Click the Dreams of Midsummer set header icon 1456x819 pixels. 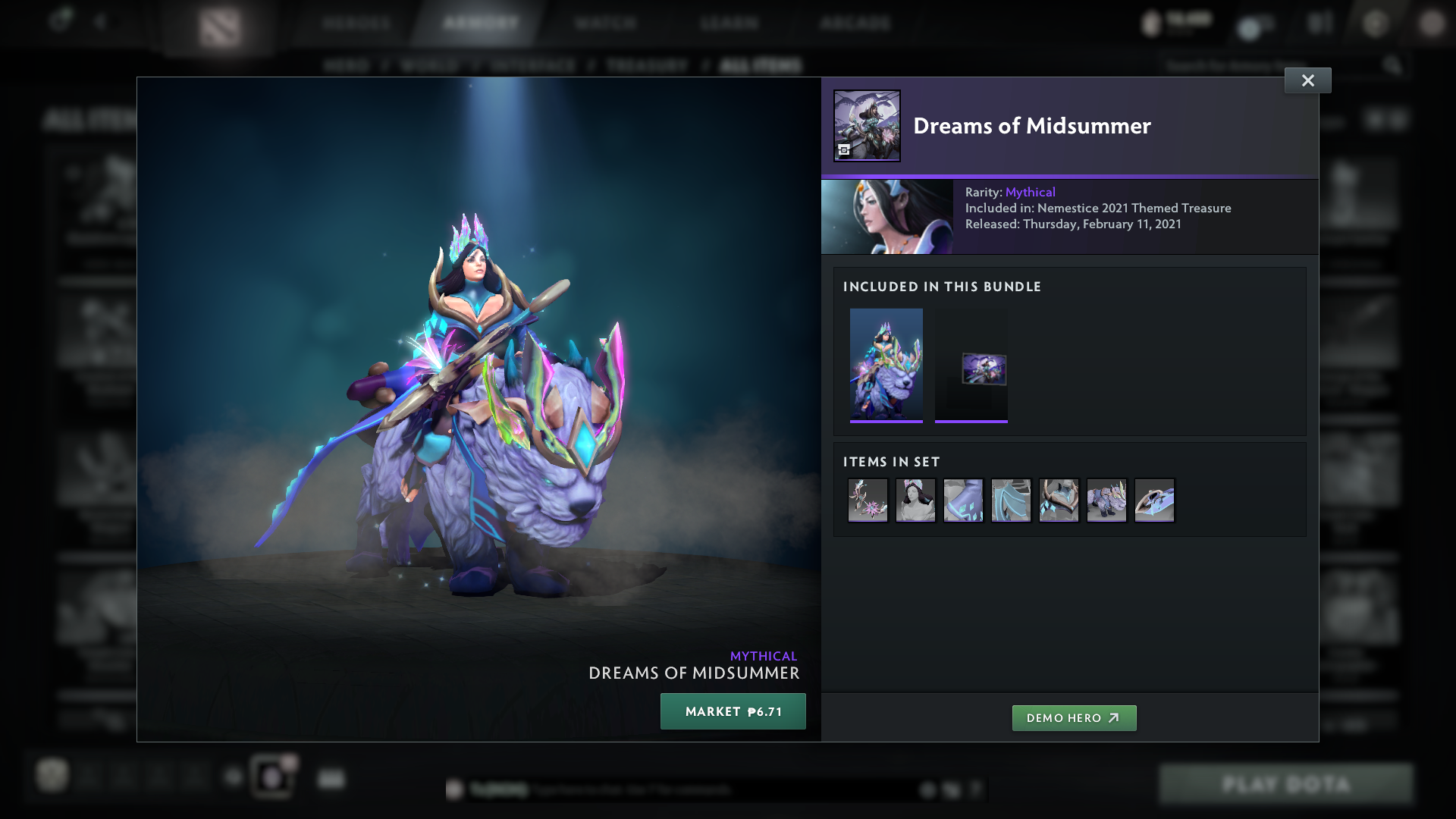[x=867, y=126]
